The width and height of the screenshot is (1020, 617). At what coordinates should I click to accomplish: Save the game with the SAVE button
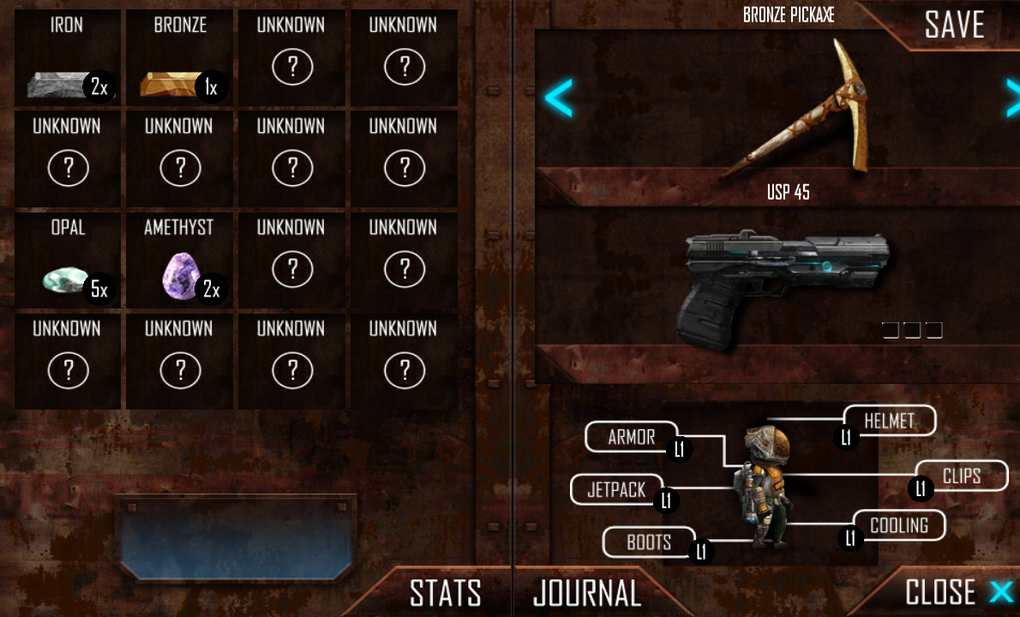pyautogui.click(x=954, y=25)
